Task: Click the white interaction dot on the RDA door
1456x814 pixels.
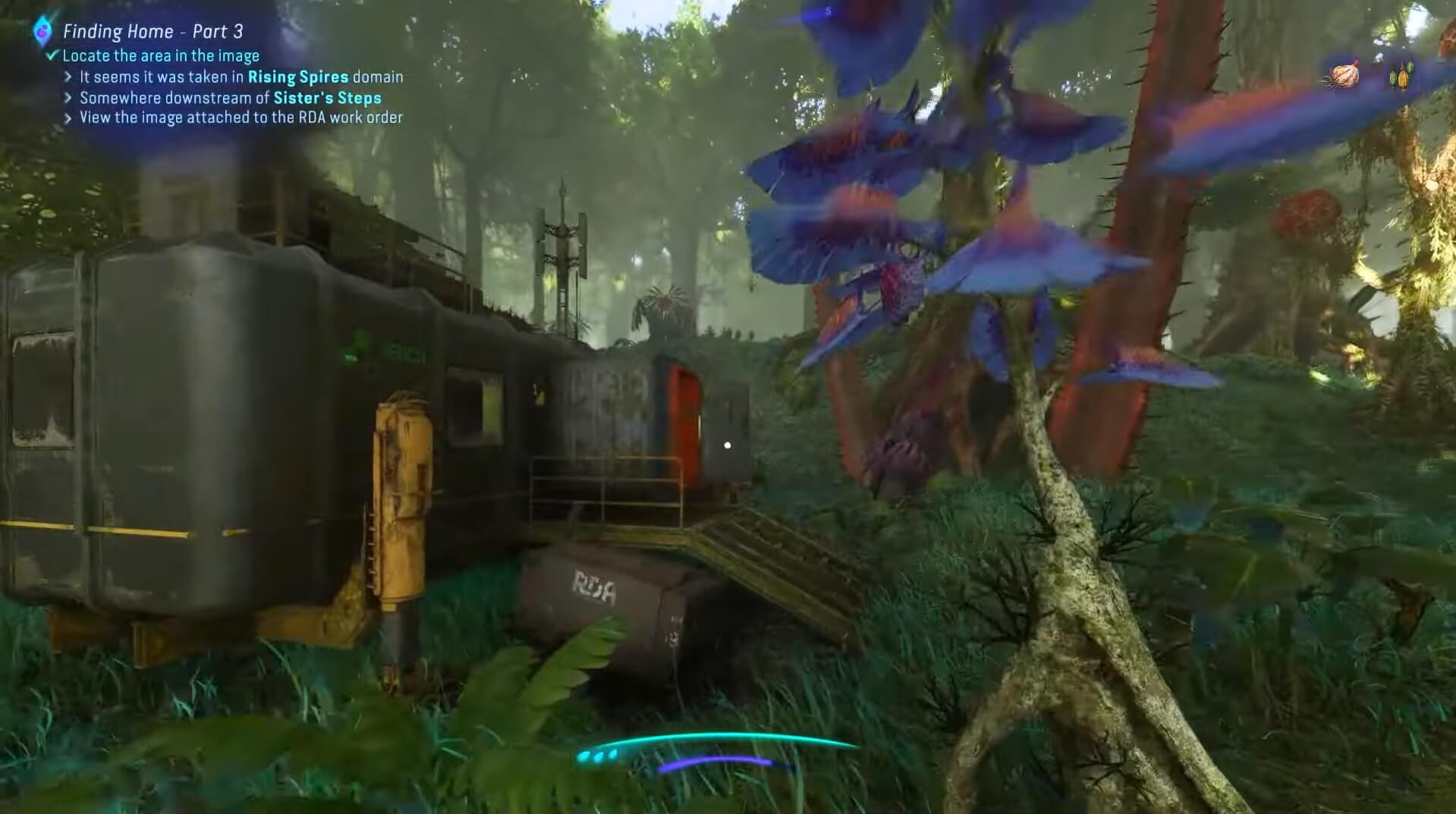Action: pyautogui.click(x=729, y=445)
